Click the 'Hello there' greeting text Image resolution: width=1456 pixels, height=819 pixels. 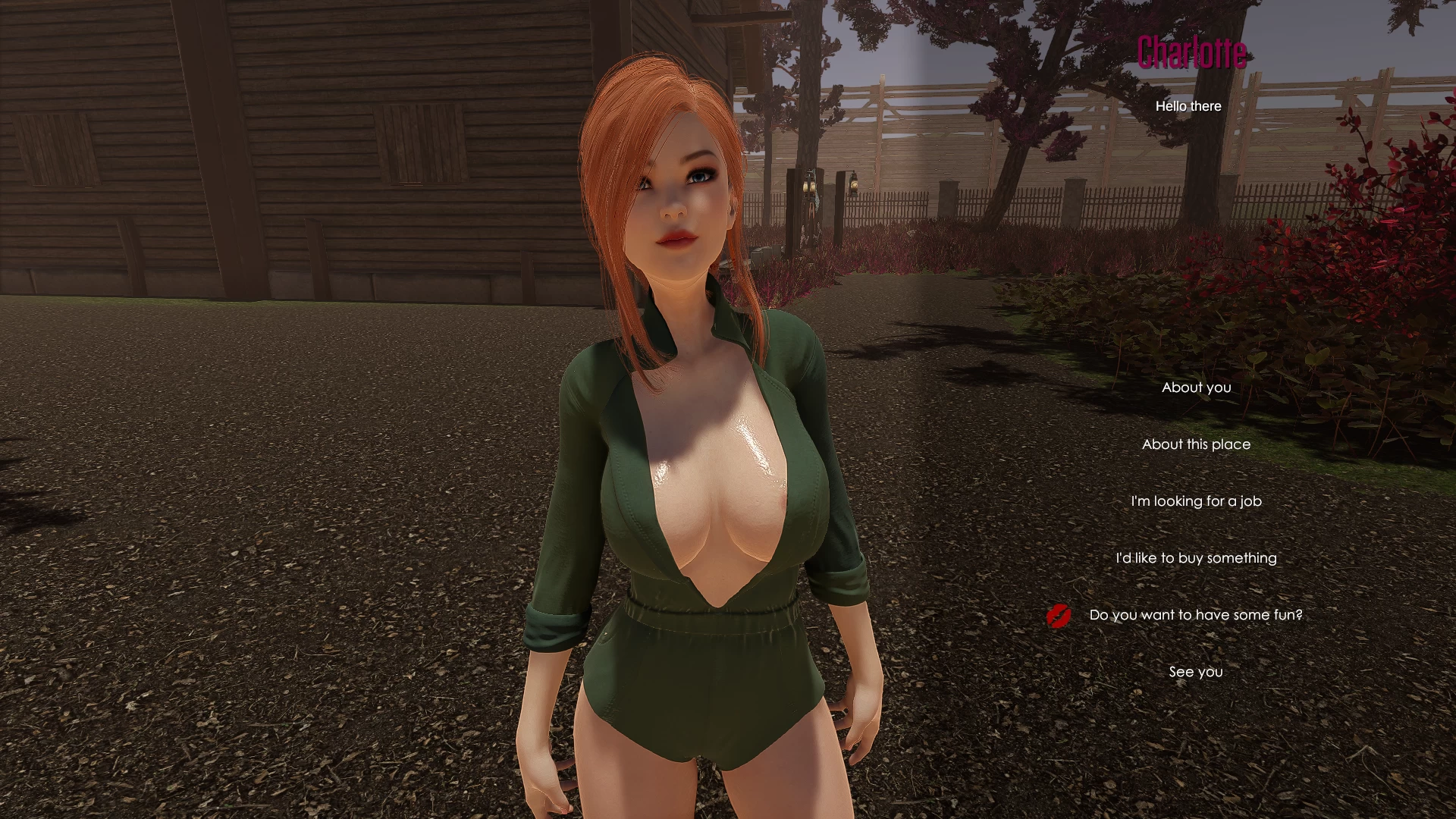(x=1189, y=106)
